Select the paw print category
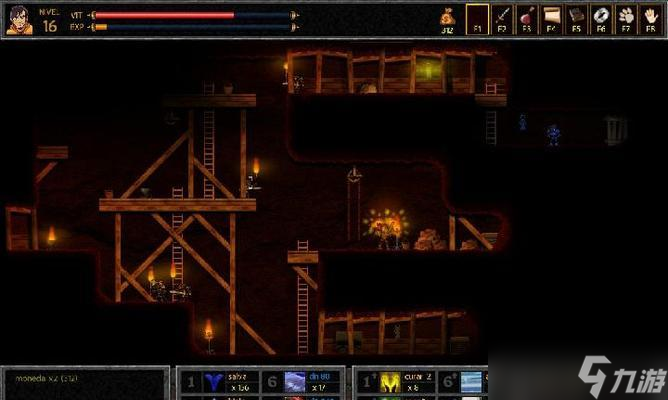The height and width of the screenshot is (400, 668). pyautogui.click(x=625, y=19)
